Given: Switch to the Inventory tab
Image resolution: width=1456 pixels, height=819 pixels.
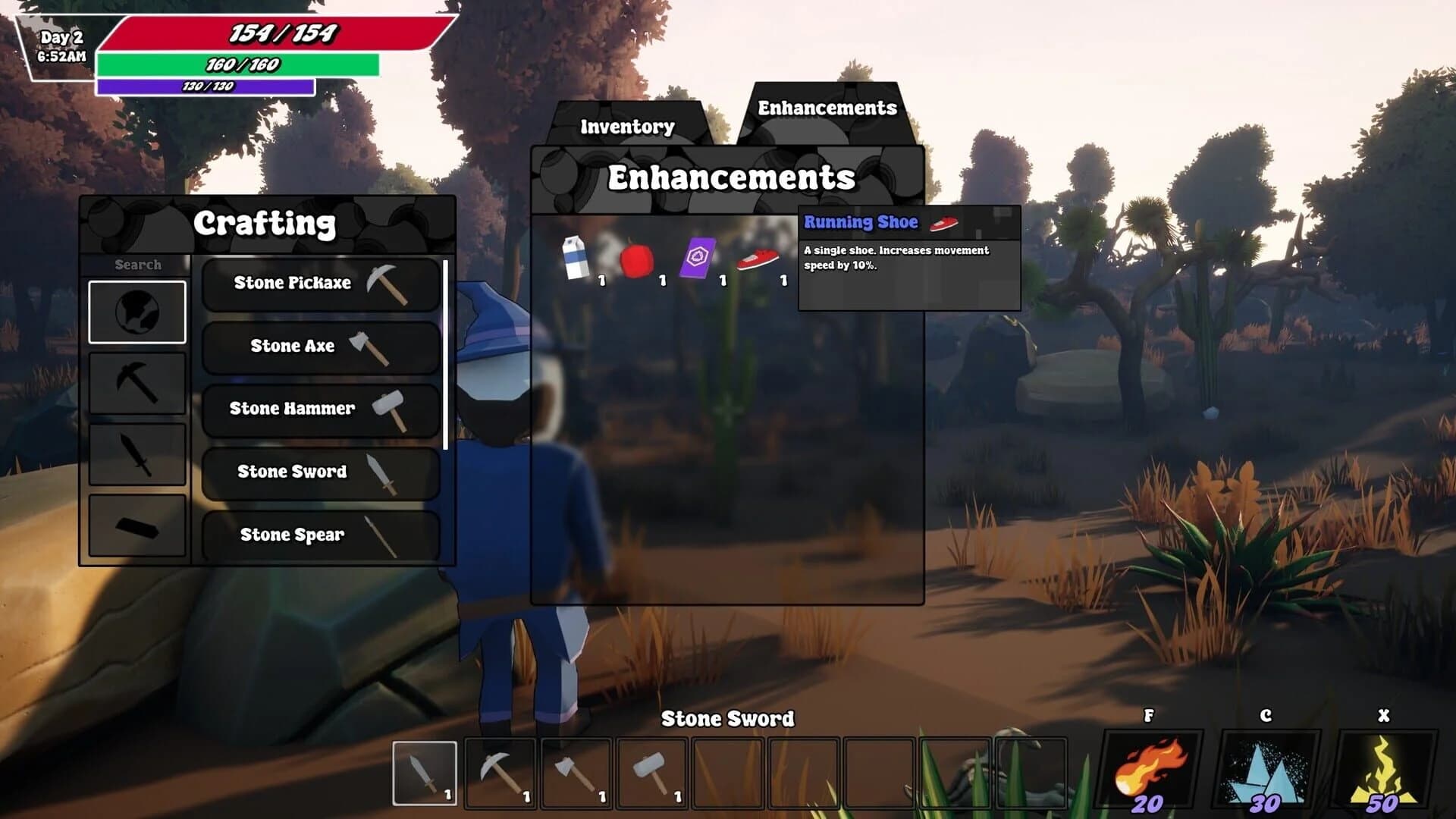Looking at the screenshot, I should click(626, 125).
